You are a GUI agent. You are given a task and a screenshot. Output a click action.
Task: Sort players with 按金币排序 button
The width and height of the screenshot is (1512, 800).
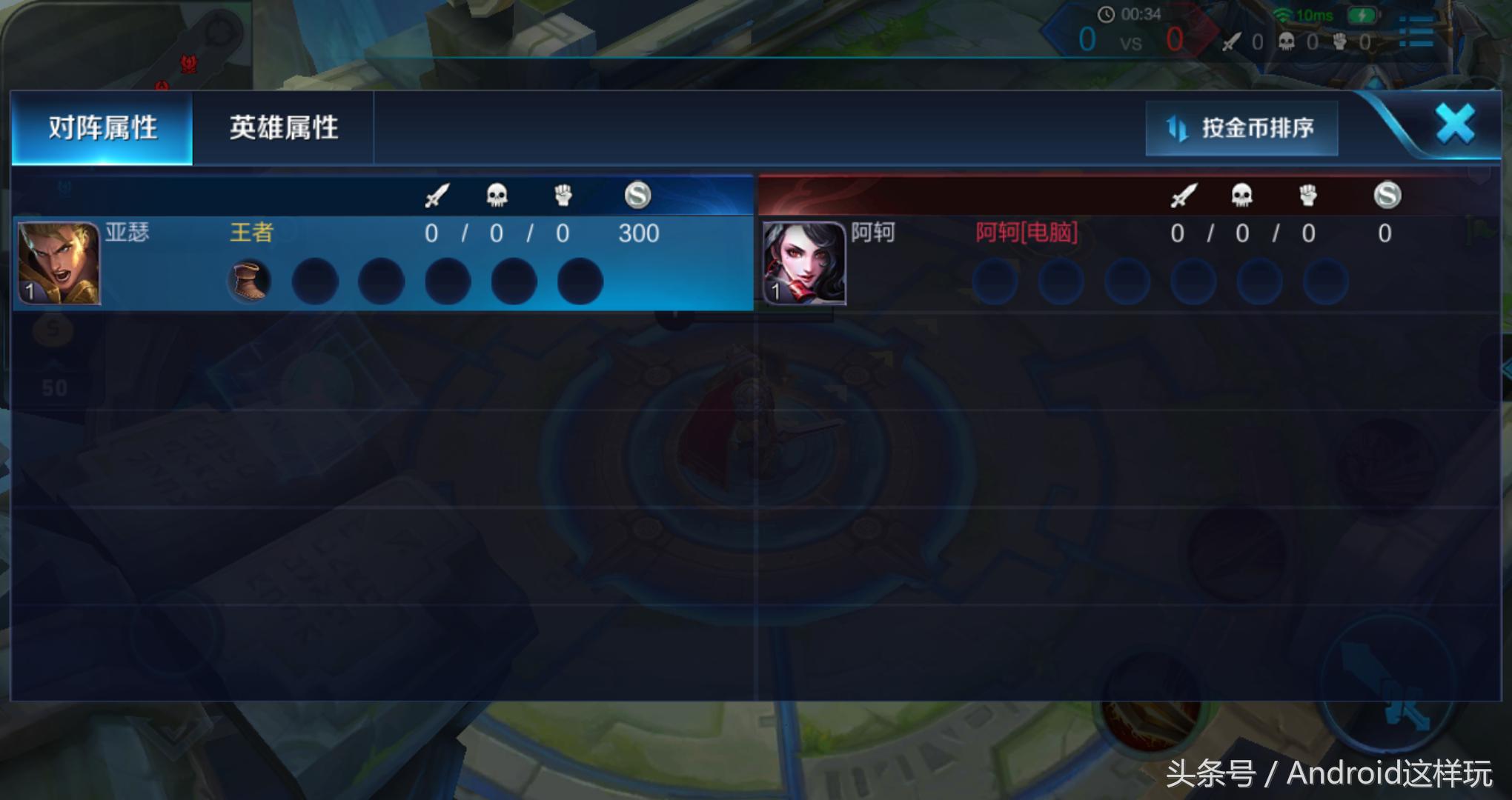pos(1241,128)
